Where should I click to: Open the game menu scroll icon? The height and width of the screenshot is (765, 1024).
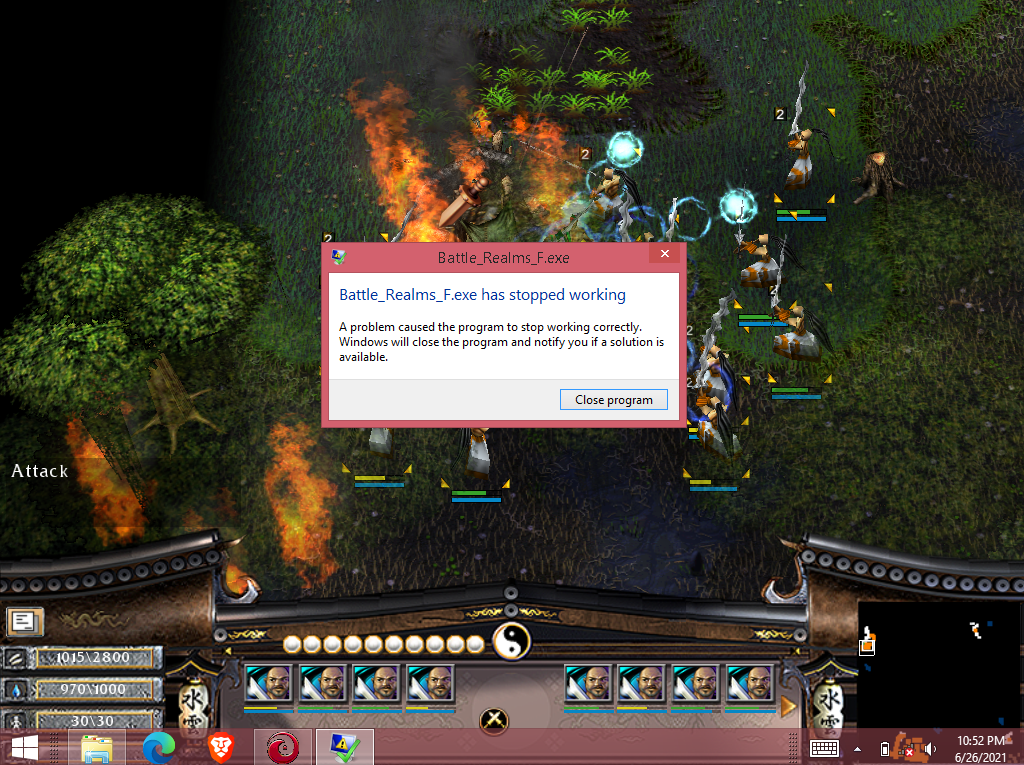coord(22,621)
